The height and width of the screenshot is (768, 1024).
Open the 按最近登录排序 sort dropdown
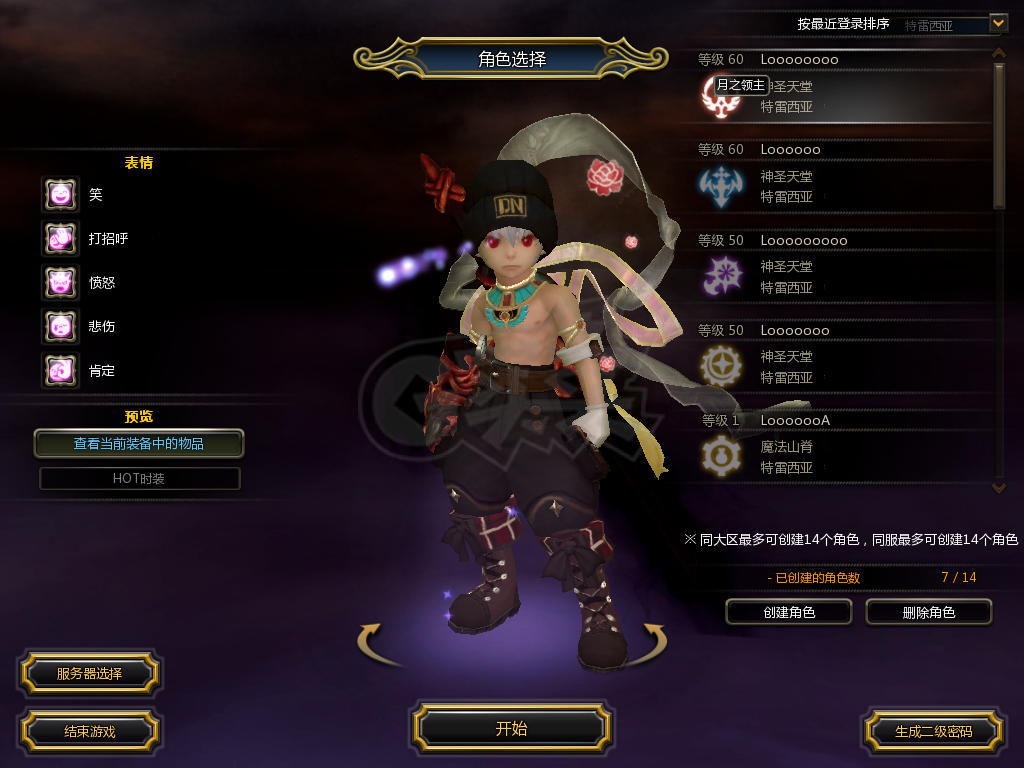click(x=997, y=22)
